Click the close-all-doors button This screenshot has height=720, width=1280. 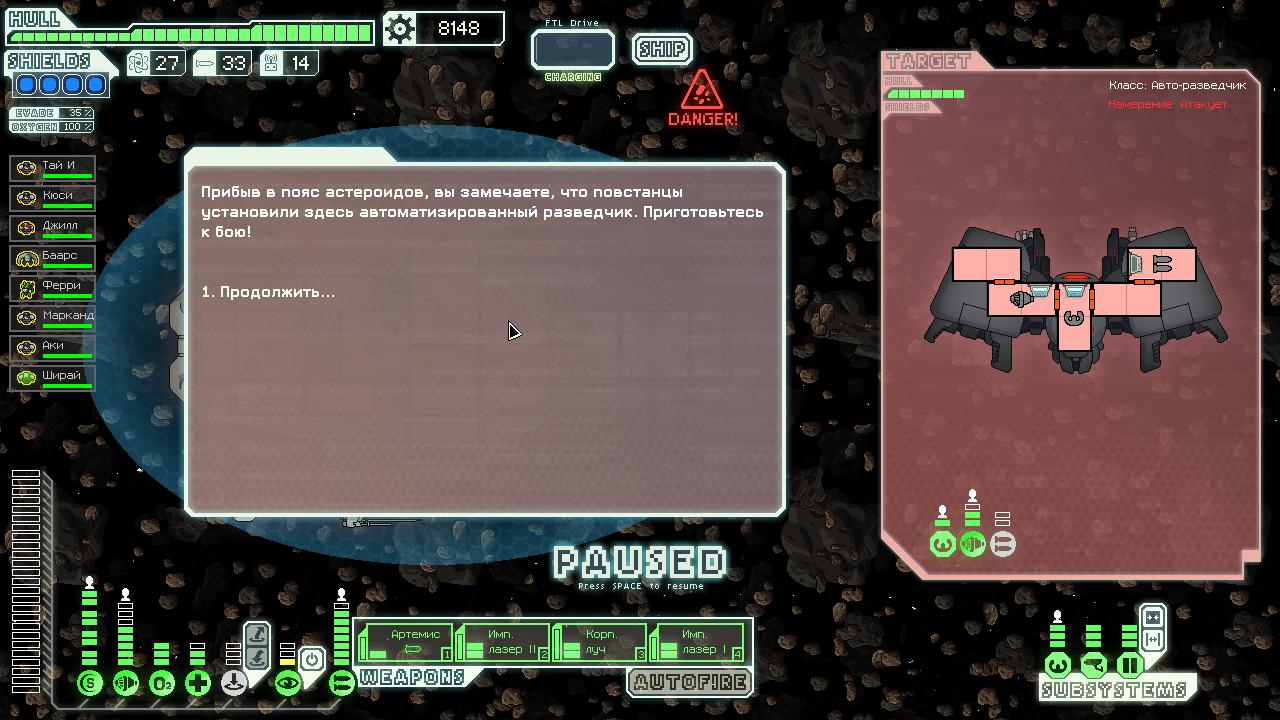pyautogui.click(x=1152, y=617)
